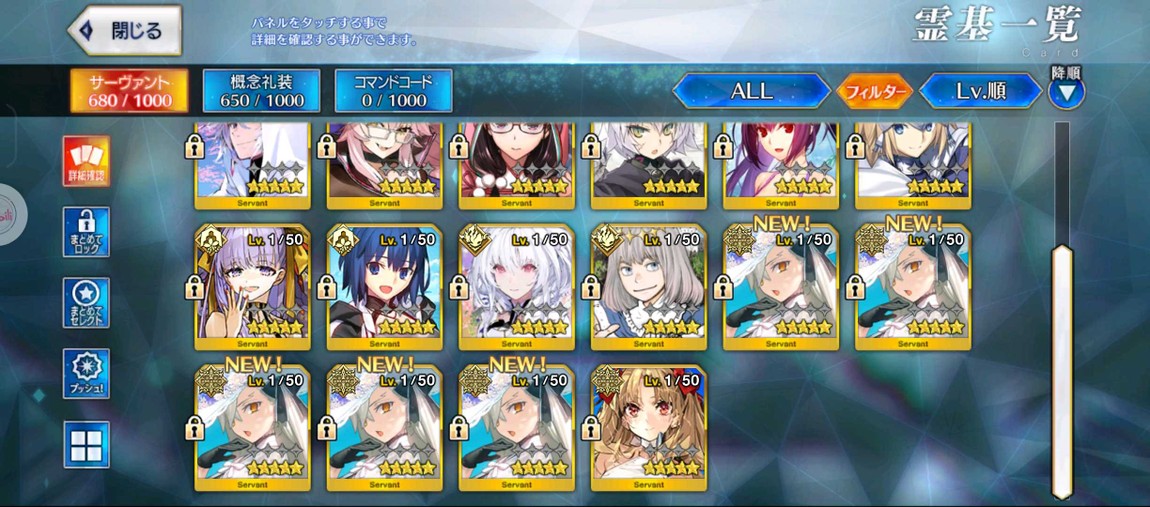The image size is (1150, 507).
Task: Switch the grid layout view icon
Action: [86, 444]
